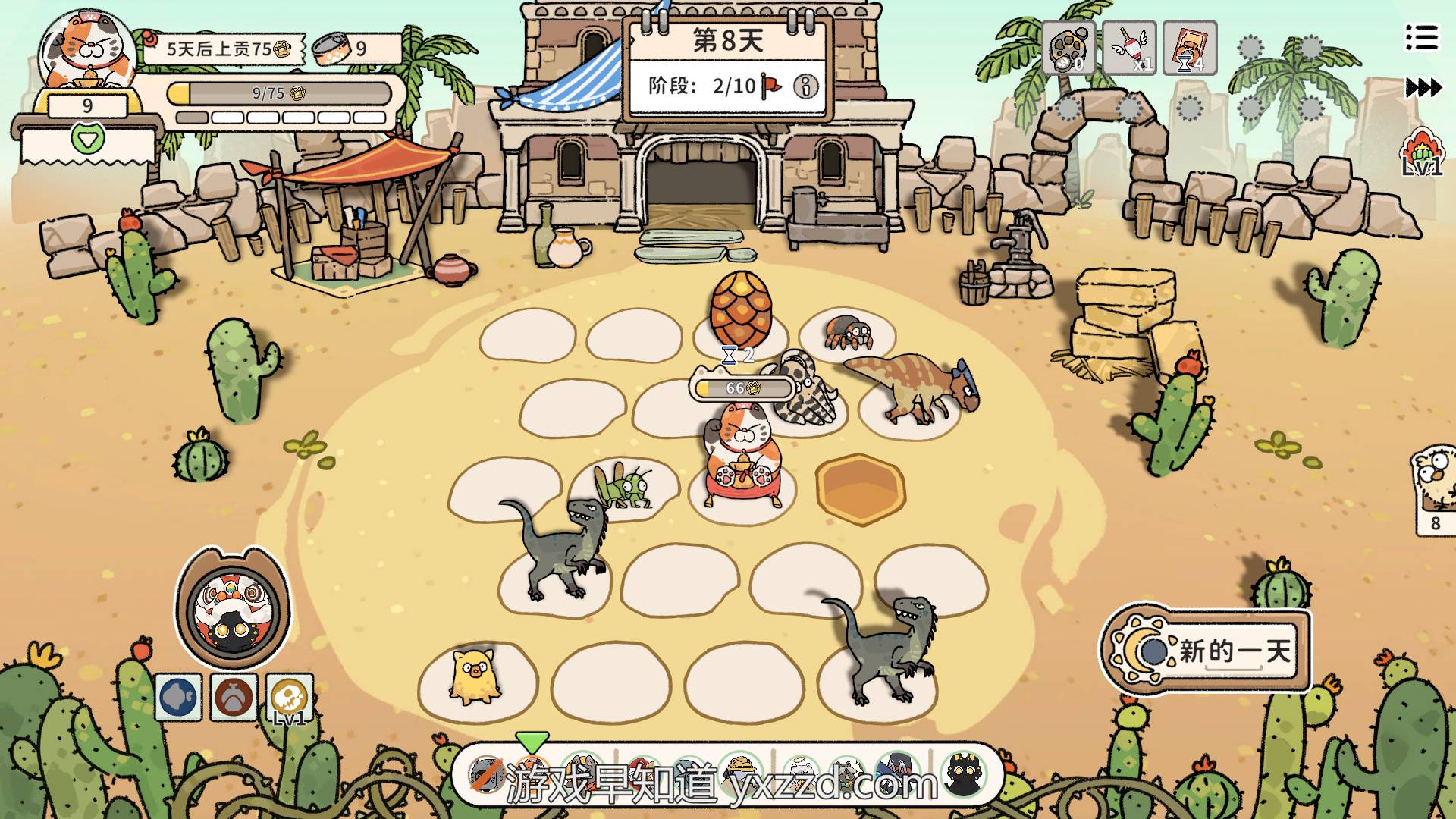The height and width of the screenshot is (819, 1456).
Task: Select the orange honeycomb hex tile
Action: [x=860, y=489]
